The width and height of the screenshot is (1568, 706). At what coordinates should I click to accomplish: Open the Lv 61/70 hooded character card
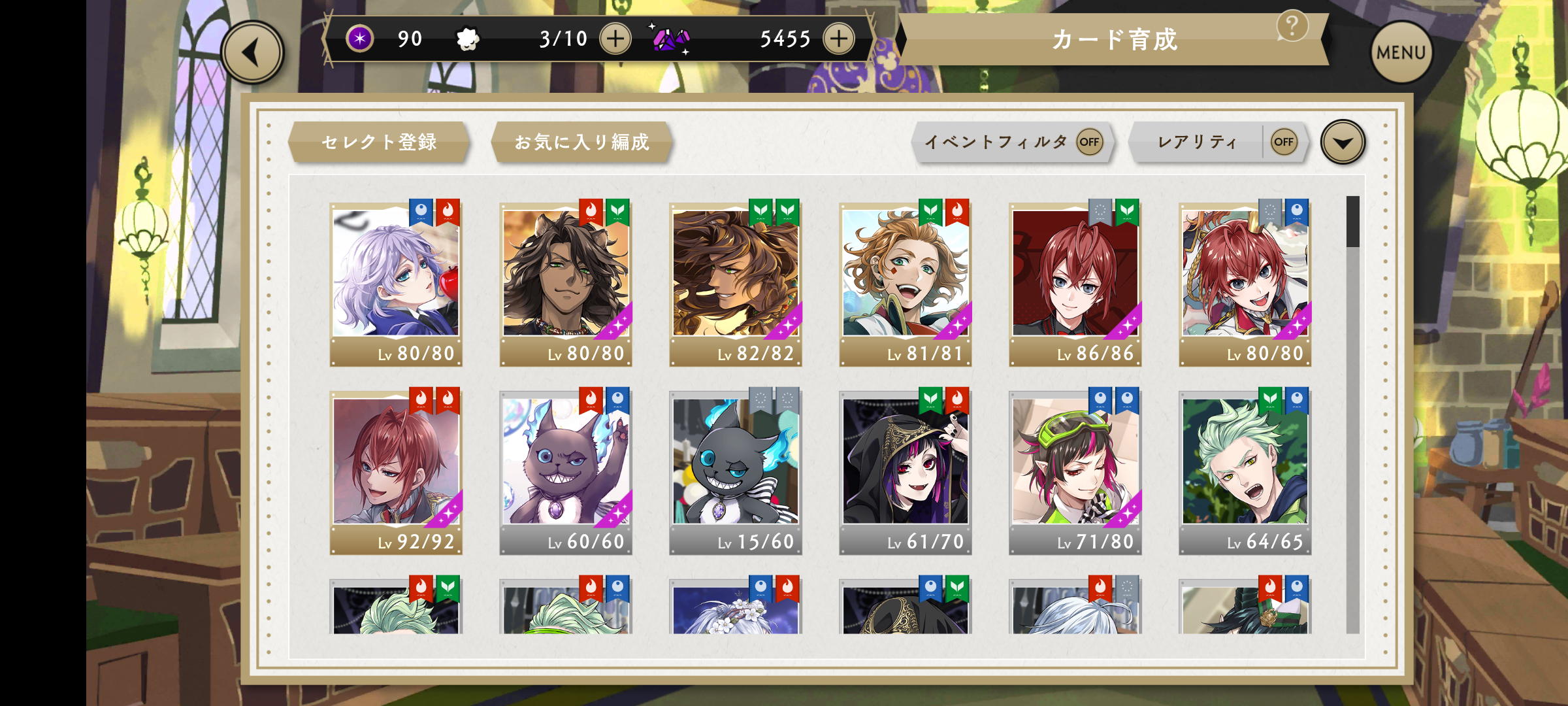click(906, 471)
